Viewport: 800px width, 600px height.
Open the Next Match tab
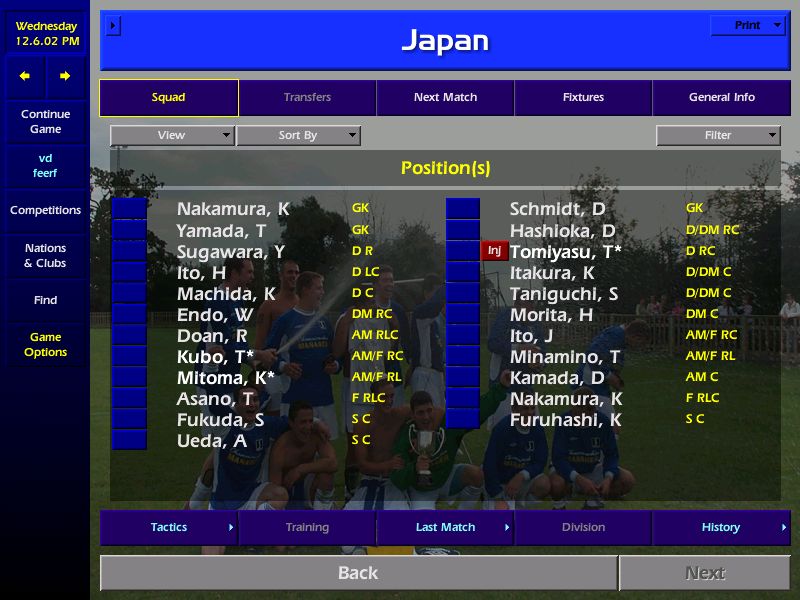tap(445, 98)
